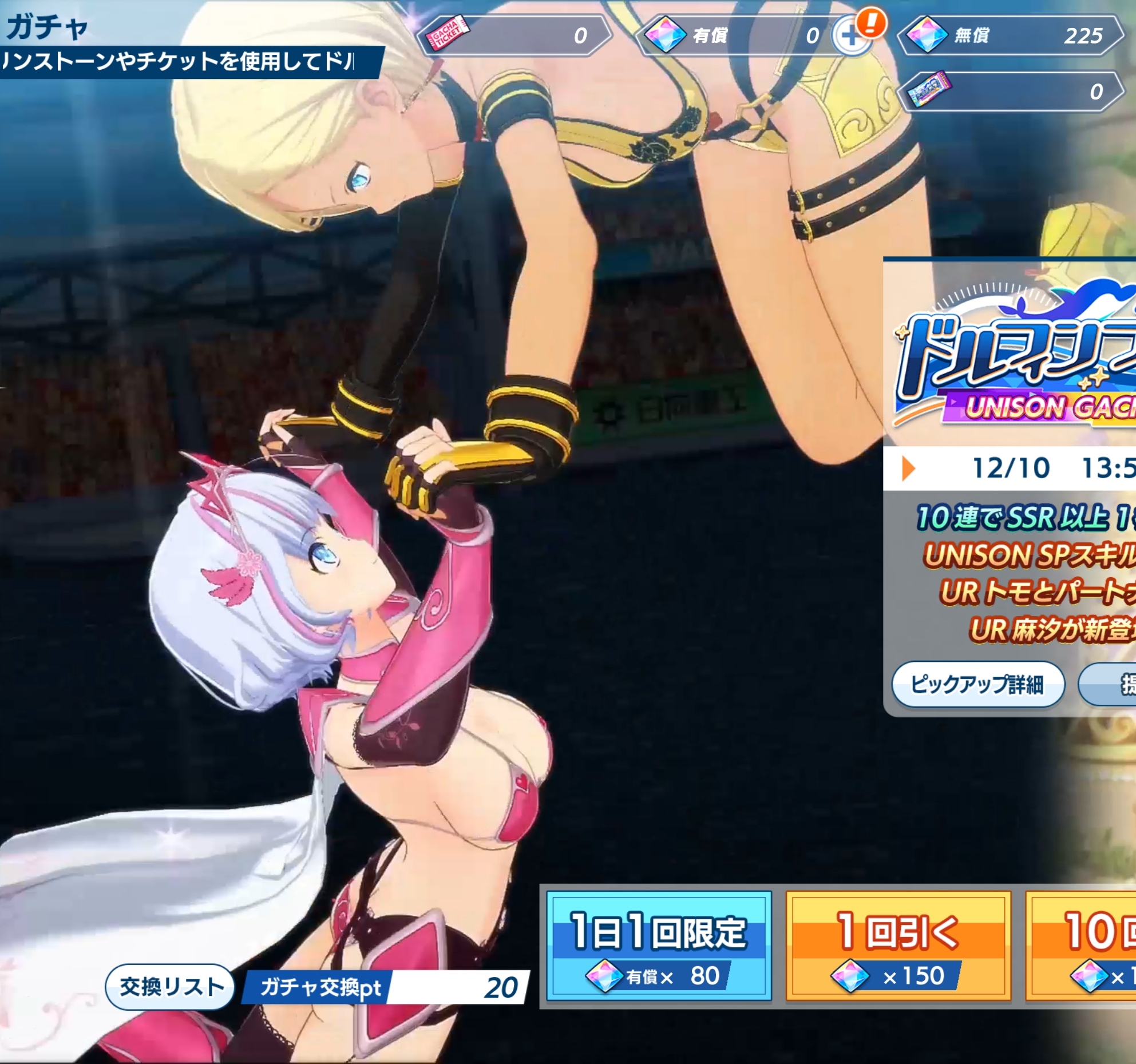Add paid stones with the plus button
The height and width of the screenshot is (1064, 1136).
pos(850,37)
